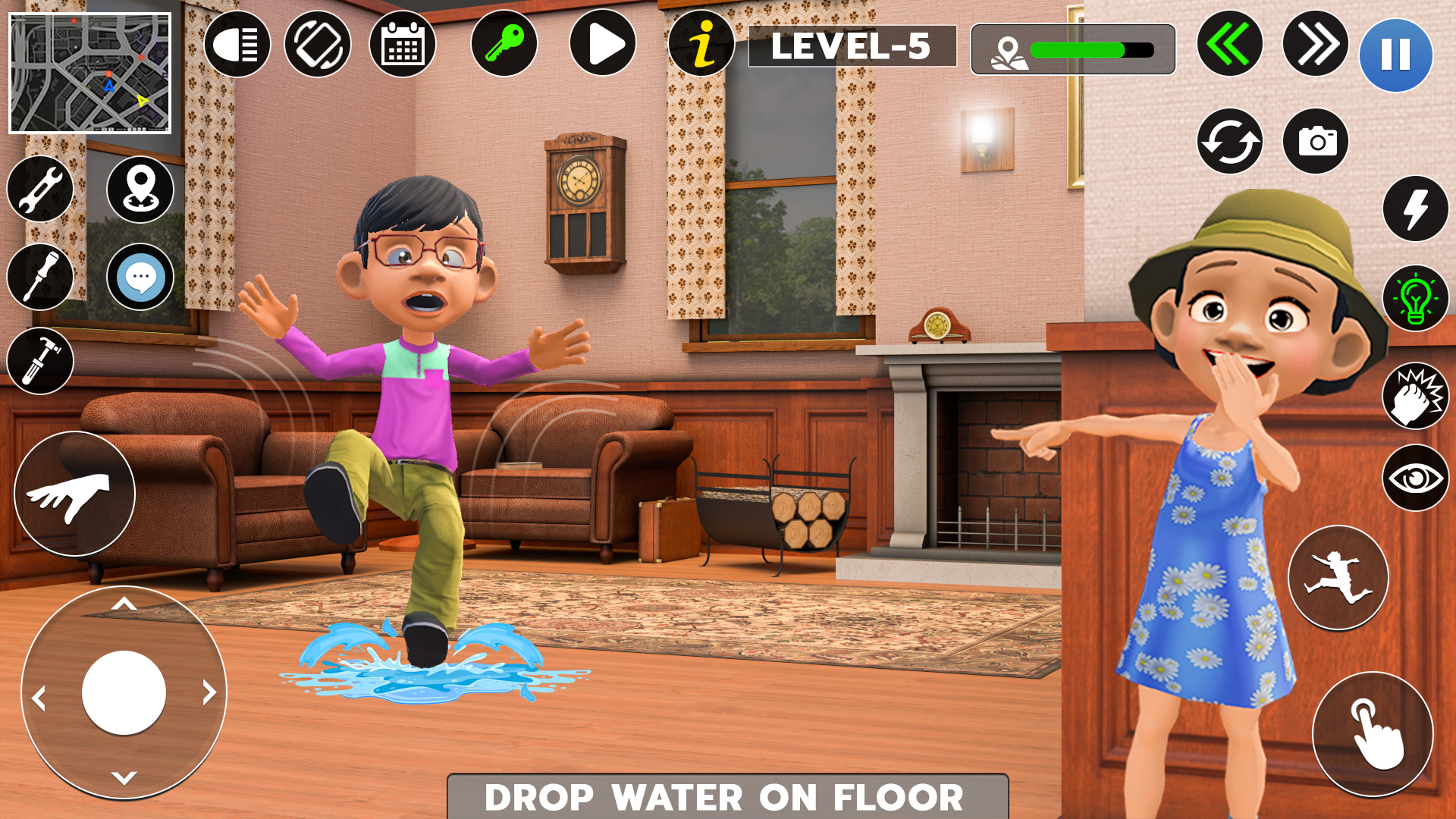Select the wrench tool
Image resolution: width=1456 pixels, height=819 pixels.
(39, 189)
